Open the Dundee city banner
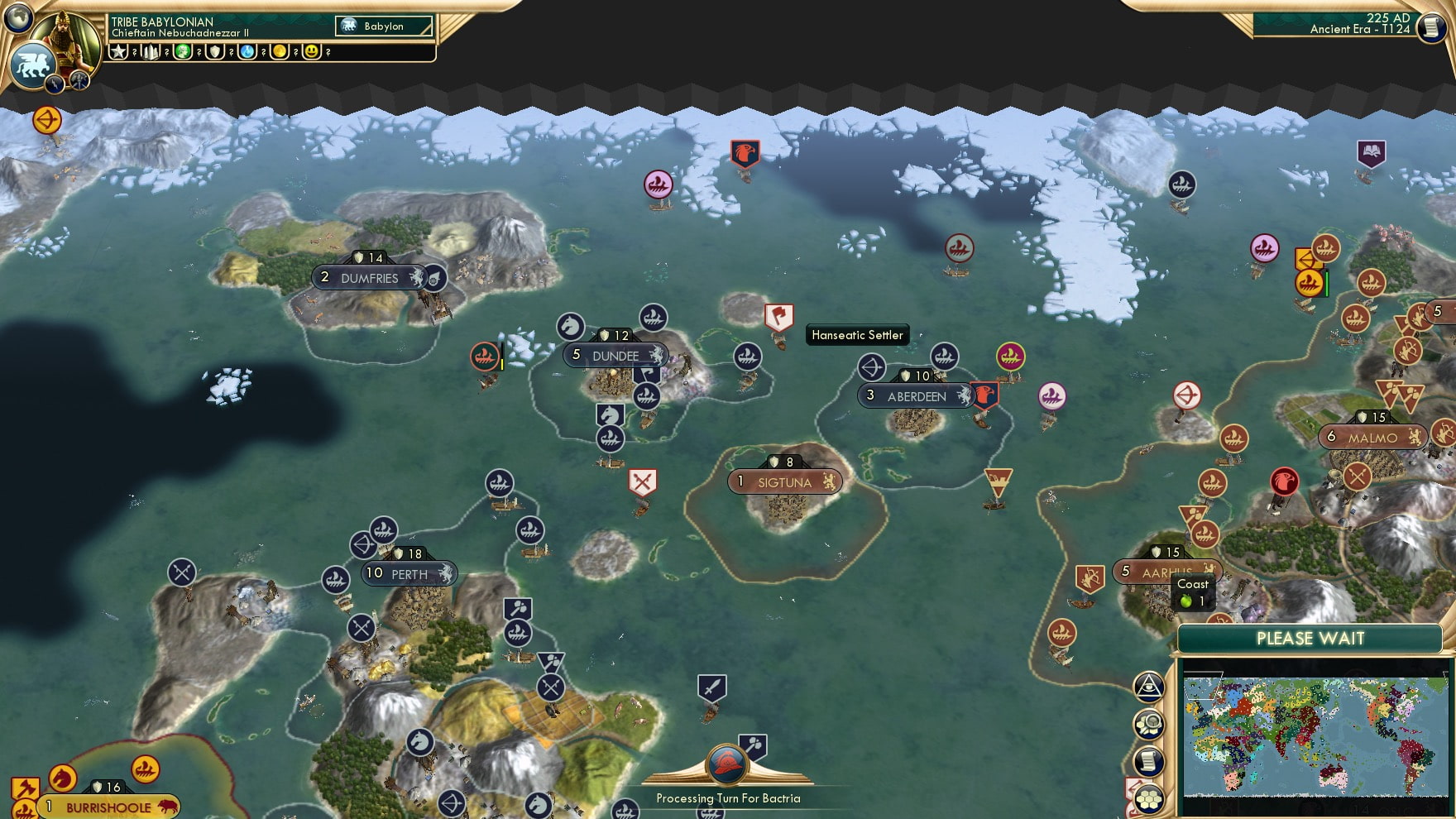Viewport: 1456px width, 819px height. click(x=615, y=355)
